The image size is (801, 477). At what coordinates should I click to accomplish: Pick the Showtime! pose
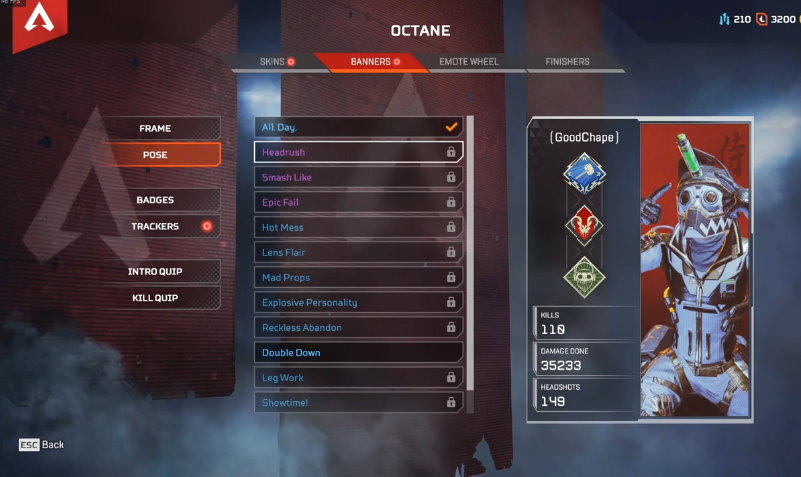(358, 402)
